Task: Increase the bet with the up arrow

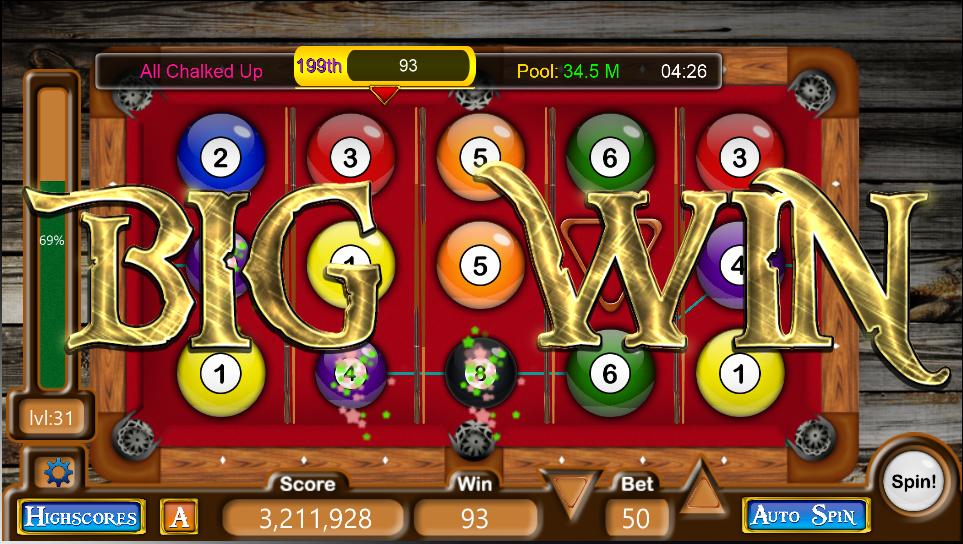Action: click(702, 490)
